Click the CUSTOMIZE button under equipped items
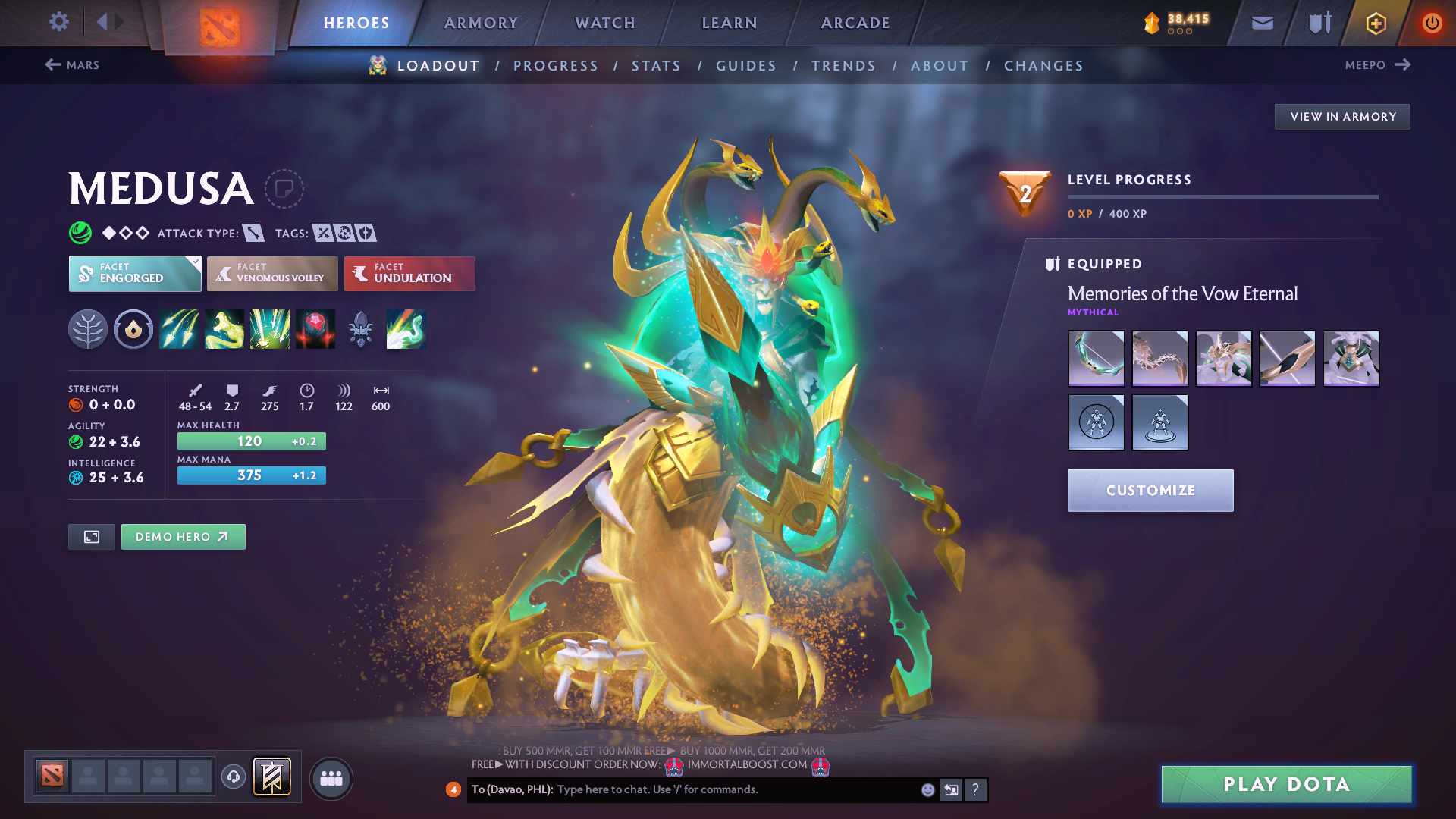Image resolution: width=1456 pixels, height=819 pixels. pyautogui.click(x=1150, y=490)
